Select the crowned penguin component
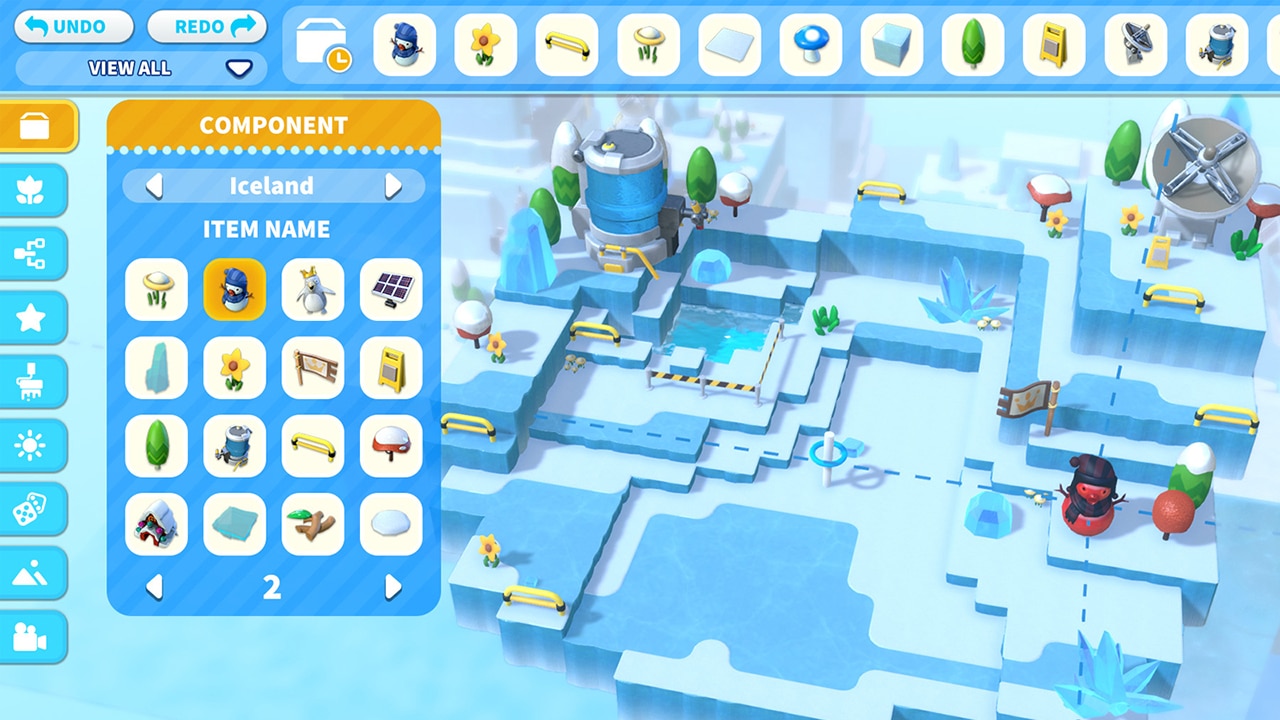The width and height of the screenshot is (1280, 720). coord(313,290)
